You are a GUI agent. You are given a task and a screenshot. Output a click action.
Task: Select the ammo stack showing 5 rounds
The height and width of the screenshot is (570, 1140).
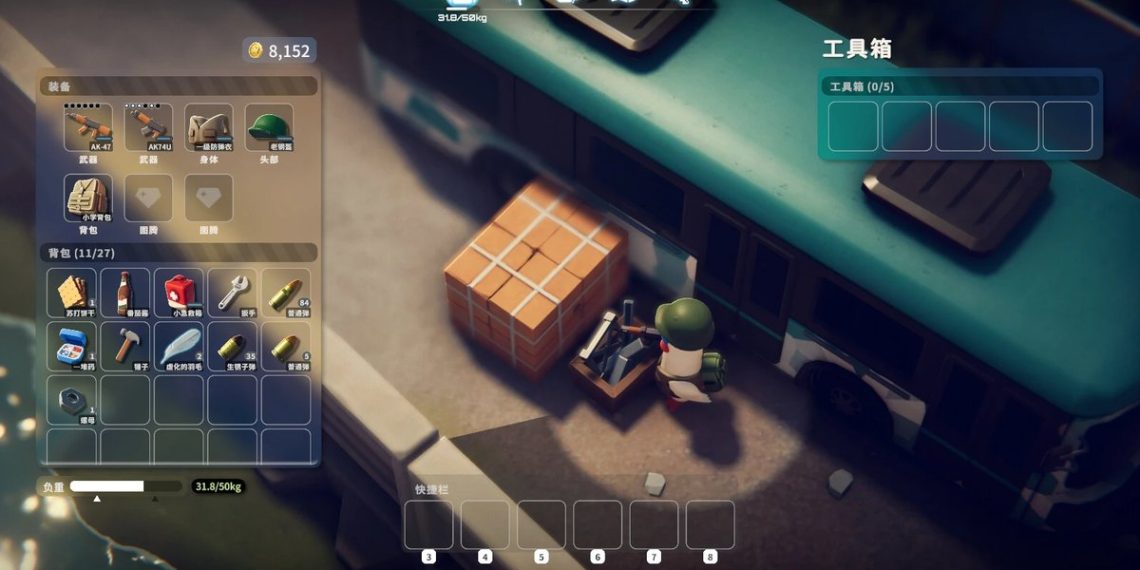tap(285, 346)
